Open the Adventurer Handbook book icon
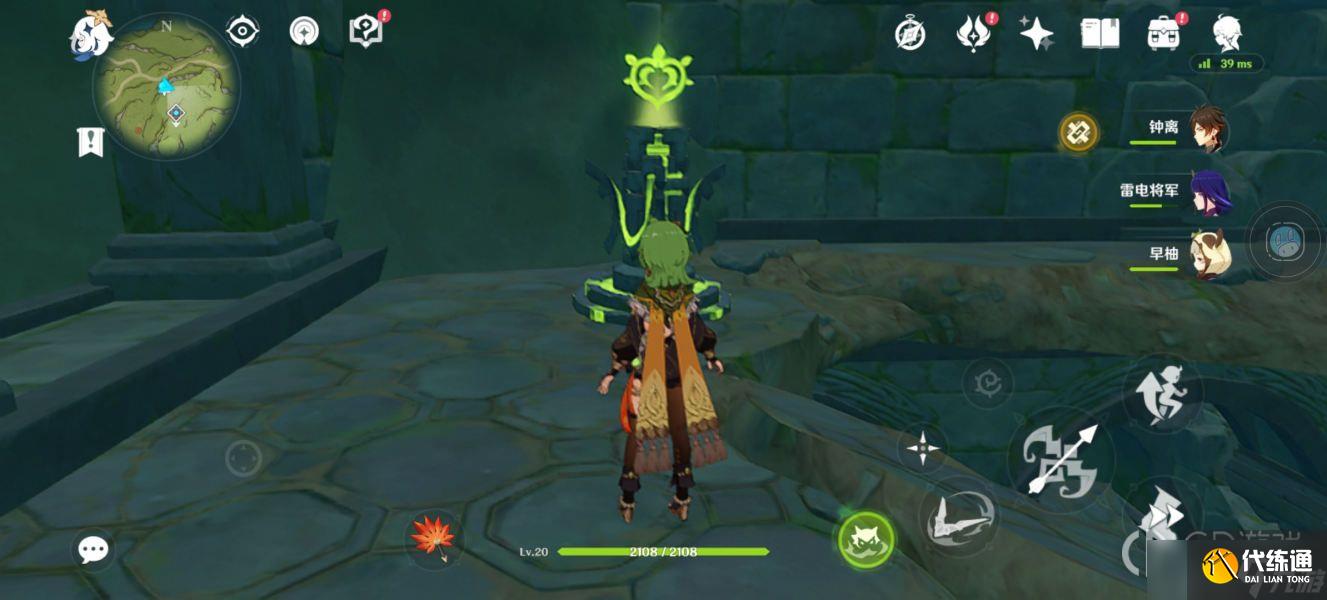The width and height of the screenshot is (1327, 600). [1099, 34]
